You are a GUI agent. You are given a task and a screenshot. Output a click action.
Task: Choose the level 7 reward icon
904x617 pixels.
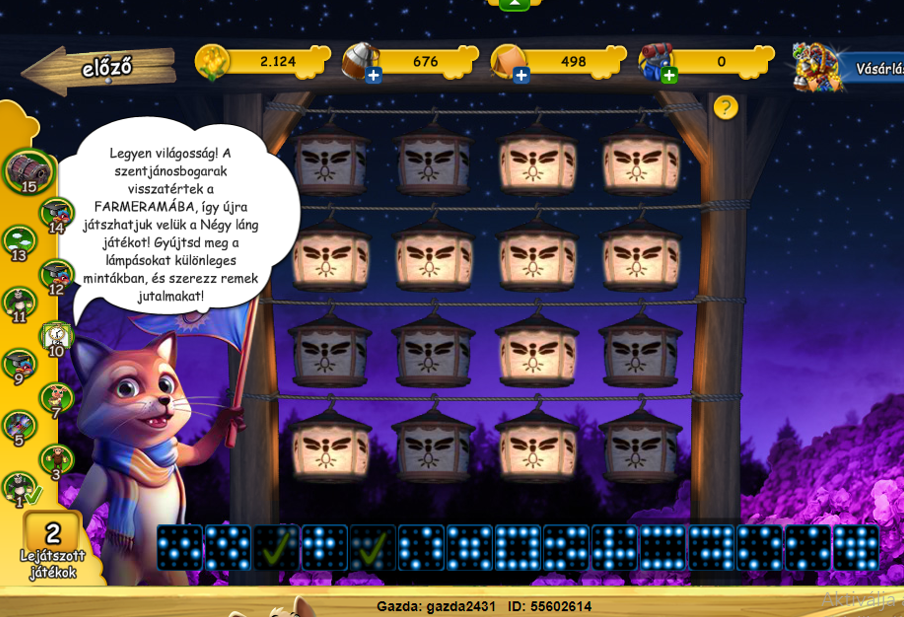(56, 399)
